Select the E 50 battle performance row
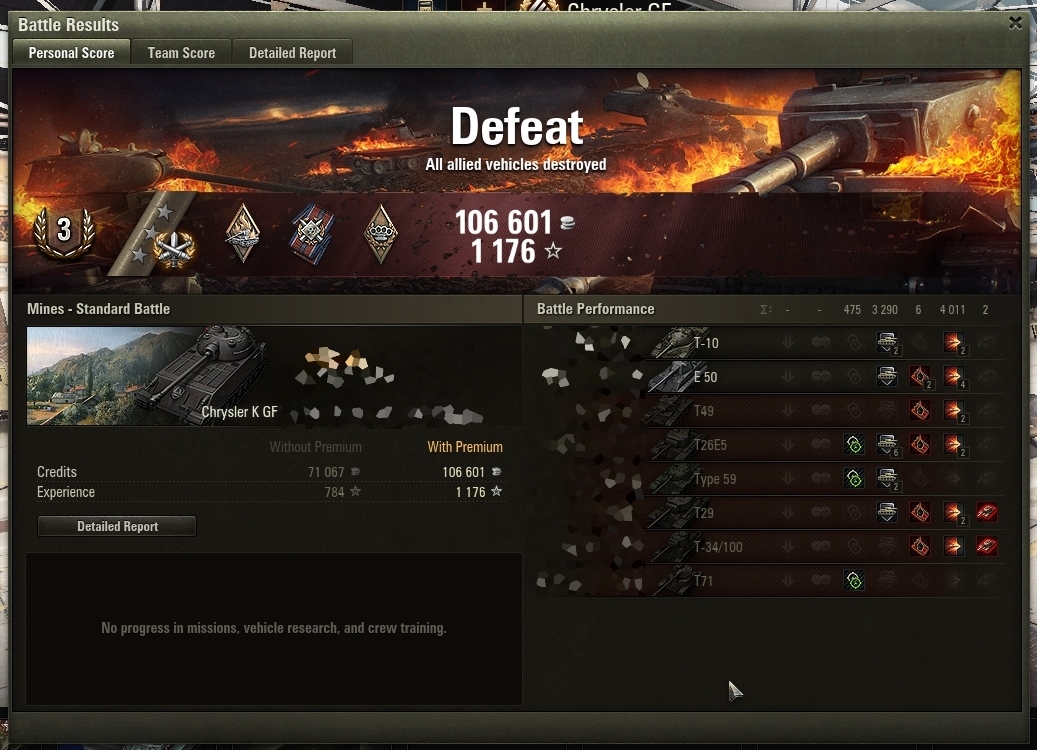 [x=764, y=377]
